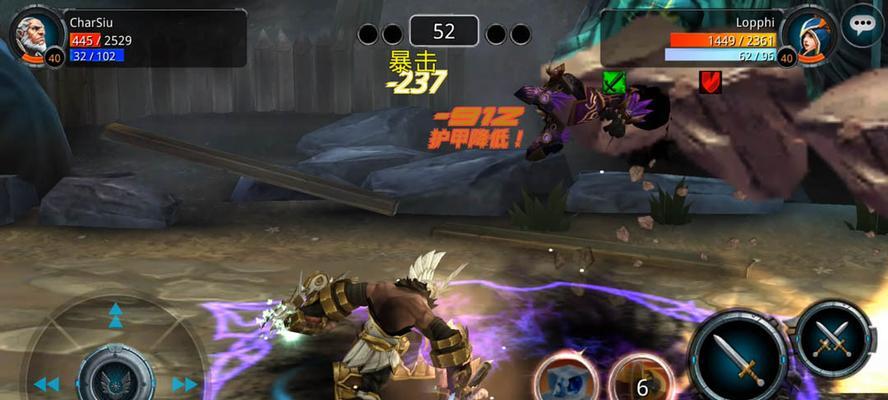Select opponent Lopphi's portrait
The image size is (888, 400).
pyautogui.click(x=808, y=32)
